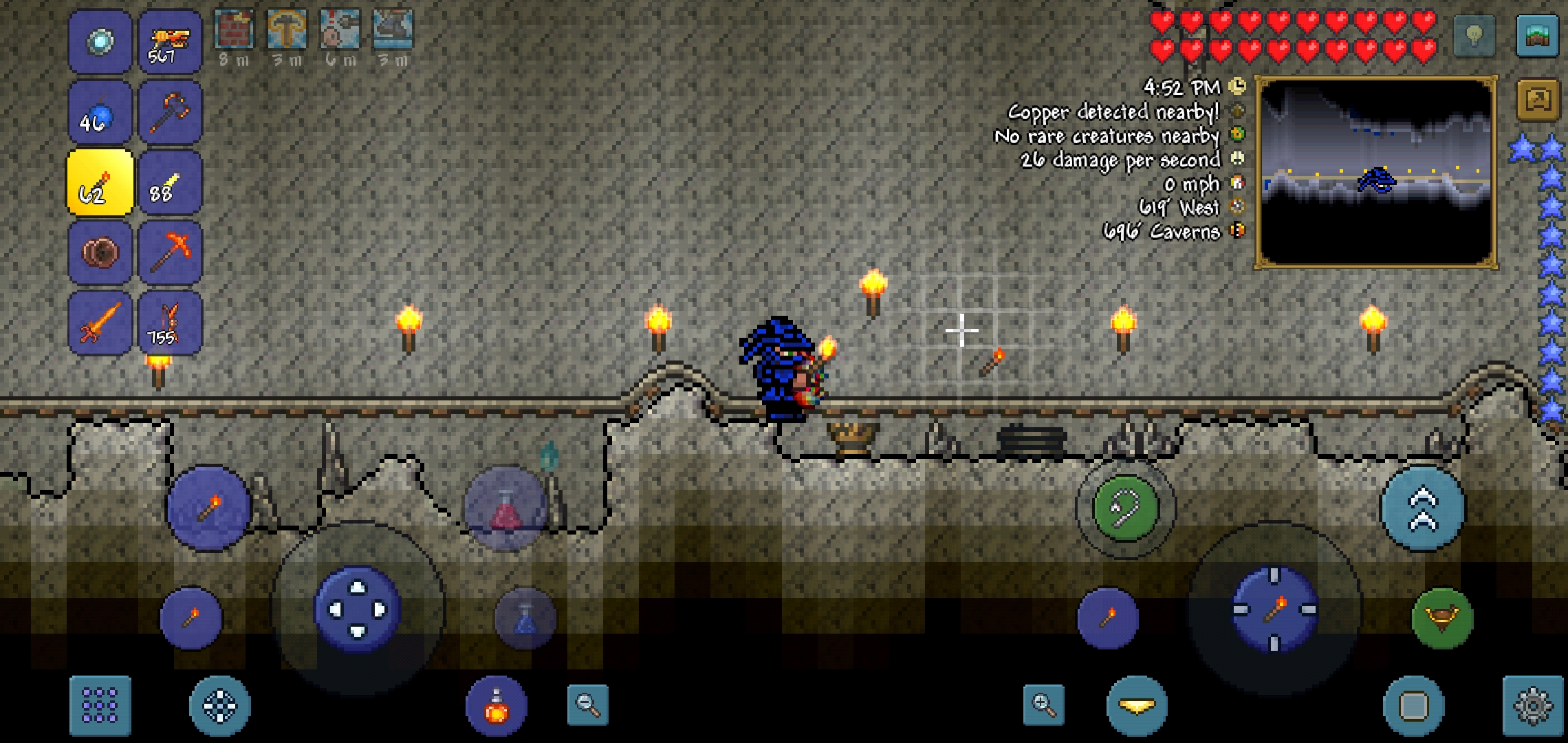Click the zoom-out magnifier button
Viewport: 1568px width, 743px height.
(x=588, y=703)
